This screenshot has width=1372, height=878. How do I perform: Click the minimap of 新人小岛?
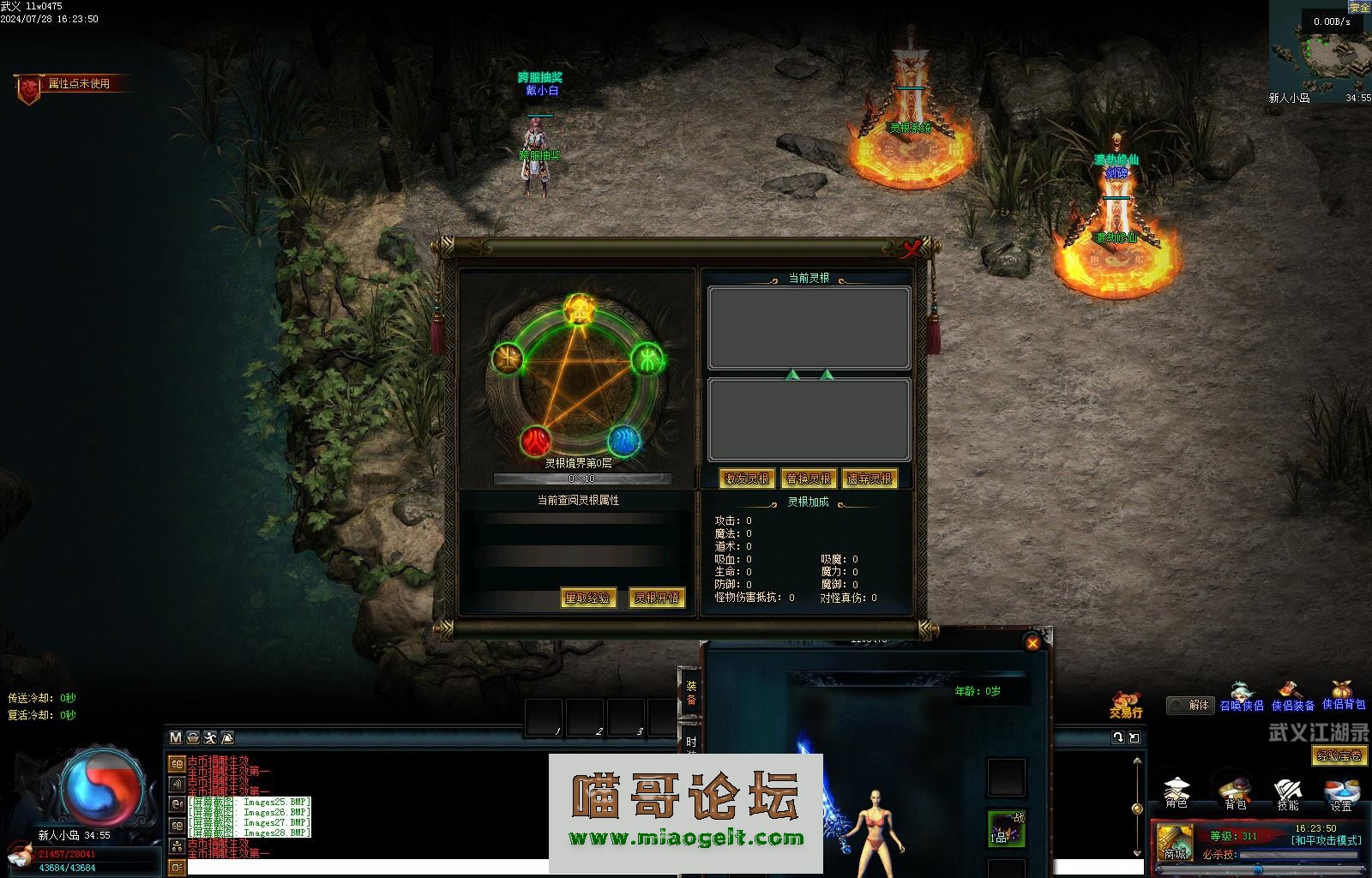click(1321, 51)
